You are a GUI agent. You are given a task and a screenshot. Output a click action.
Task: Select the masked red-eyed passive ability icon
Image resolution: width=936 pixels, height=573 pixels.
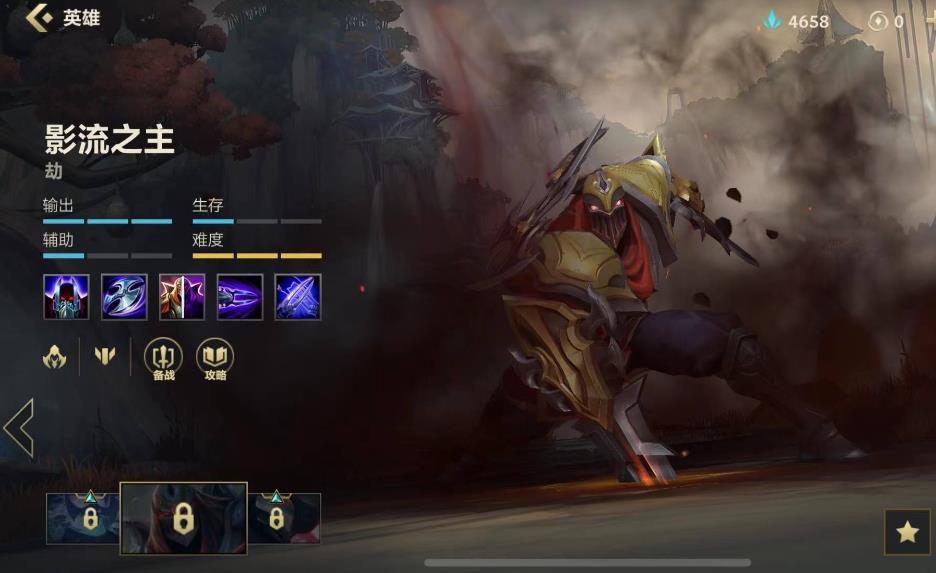pyautogui.click(x=66, y=297)
